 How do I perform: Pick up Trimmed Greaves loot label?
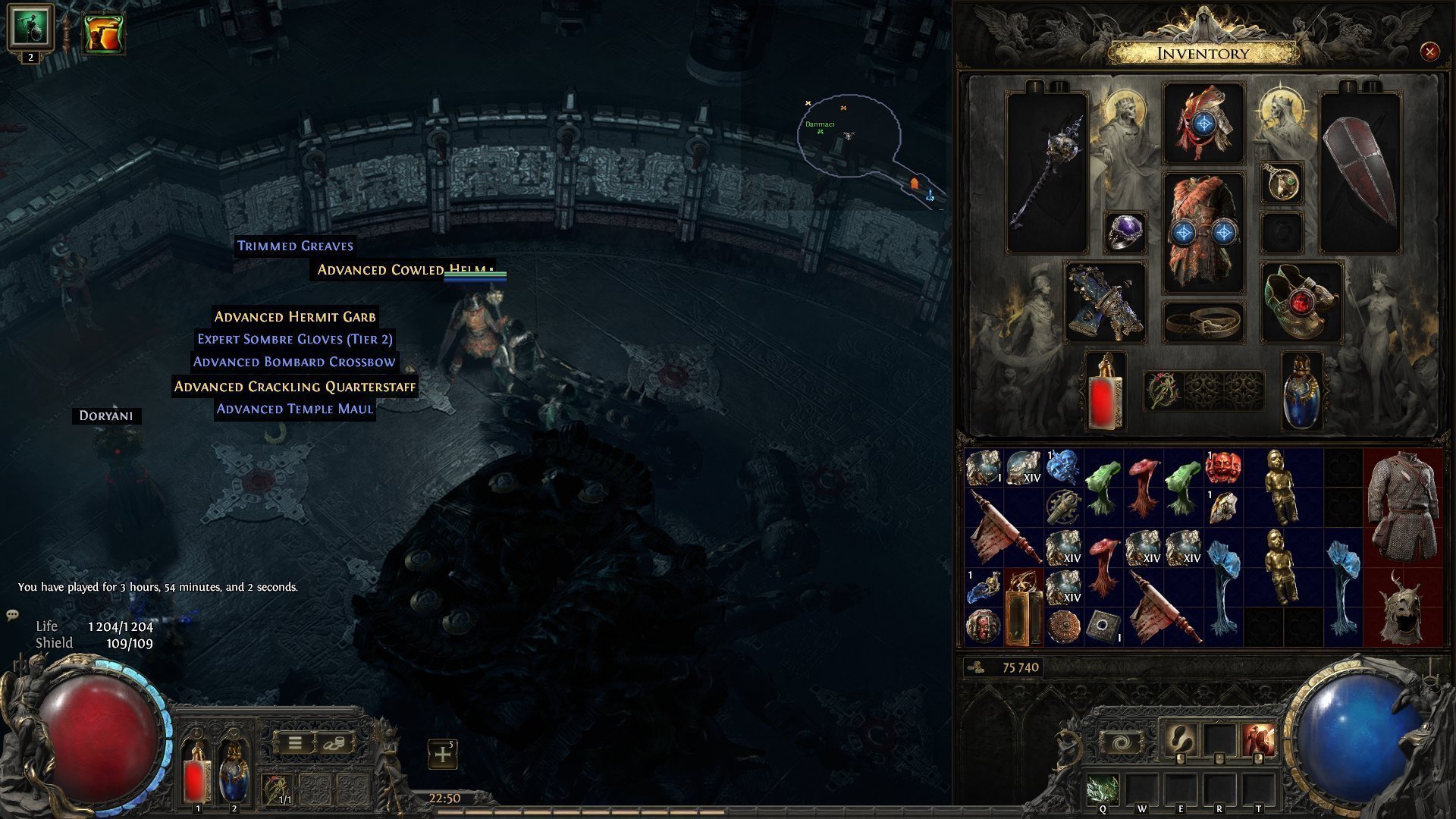click(x=295, y=246)
